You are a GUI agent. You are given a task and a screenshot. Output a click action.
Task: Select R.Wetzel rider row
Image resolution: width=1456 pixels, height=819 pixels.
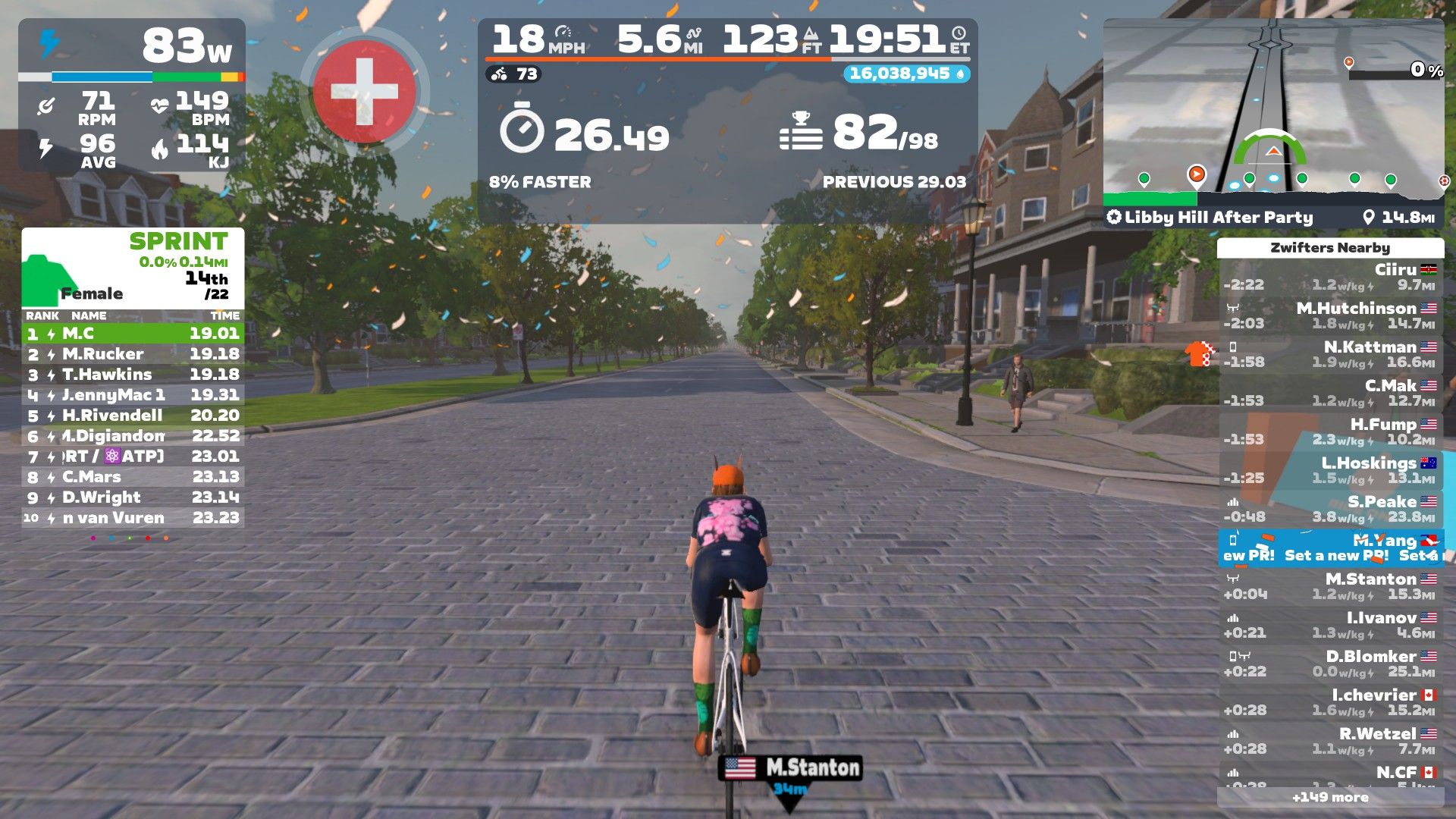pyautogui.click(x=1330, y=741)
